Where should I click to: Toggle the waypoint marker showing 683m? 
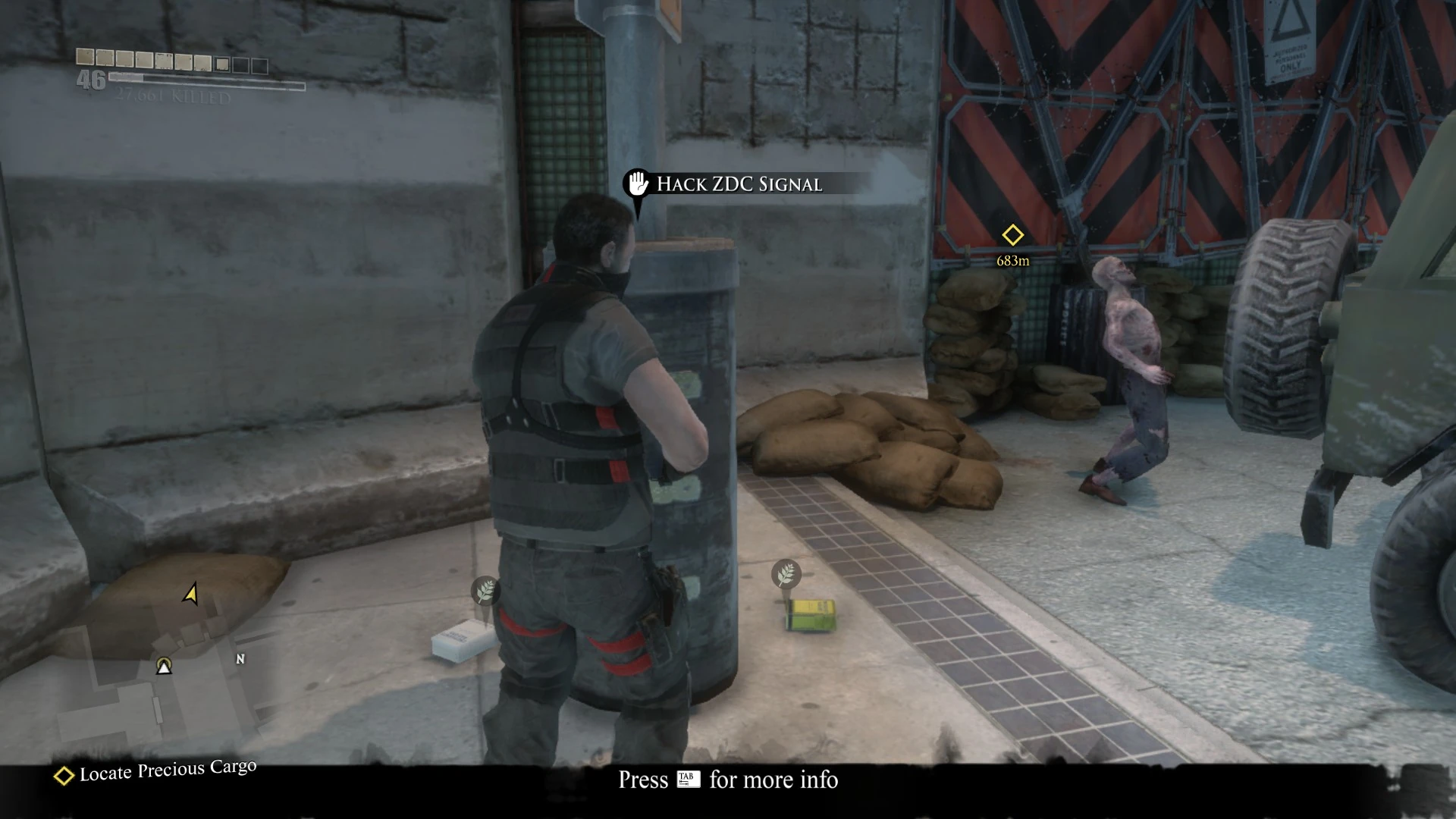(1012, 246)
